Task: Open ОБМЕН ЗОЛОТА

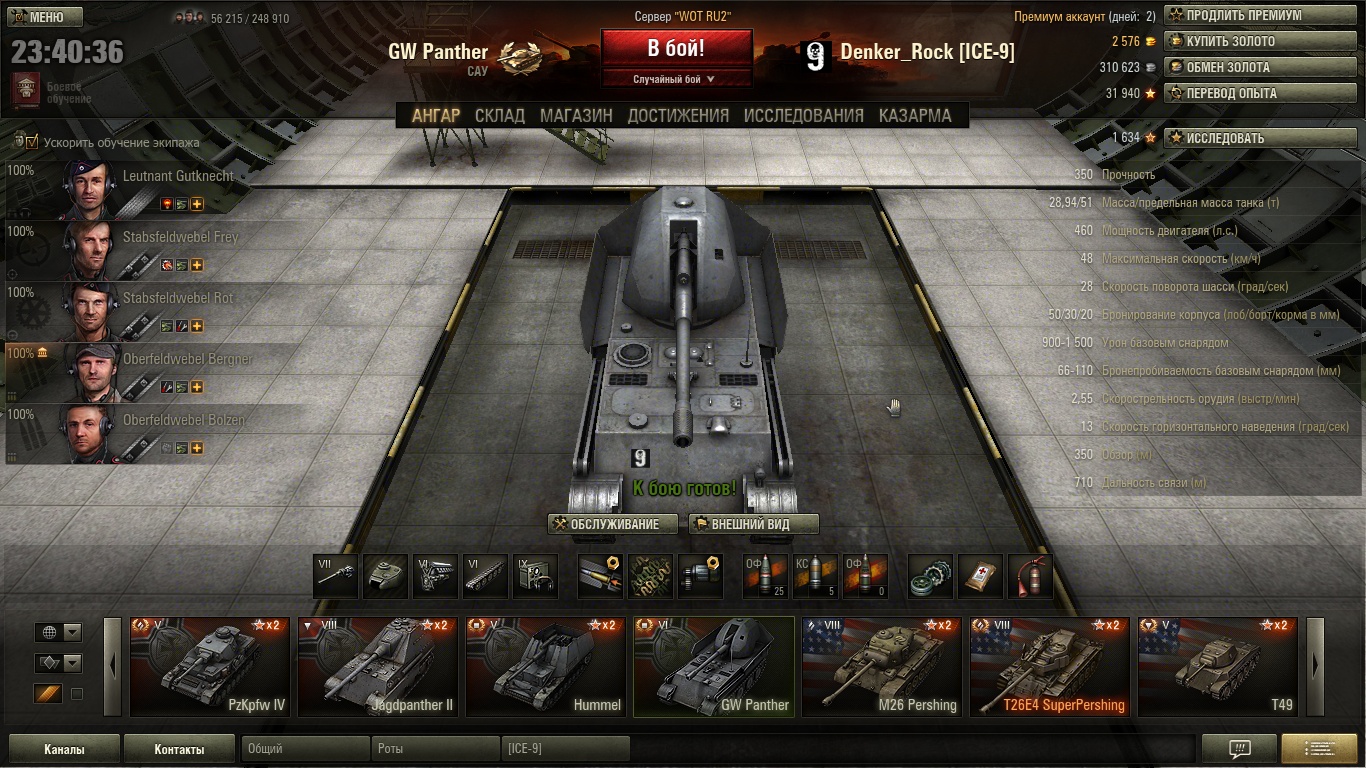Action: tap(1260, 68)
